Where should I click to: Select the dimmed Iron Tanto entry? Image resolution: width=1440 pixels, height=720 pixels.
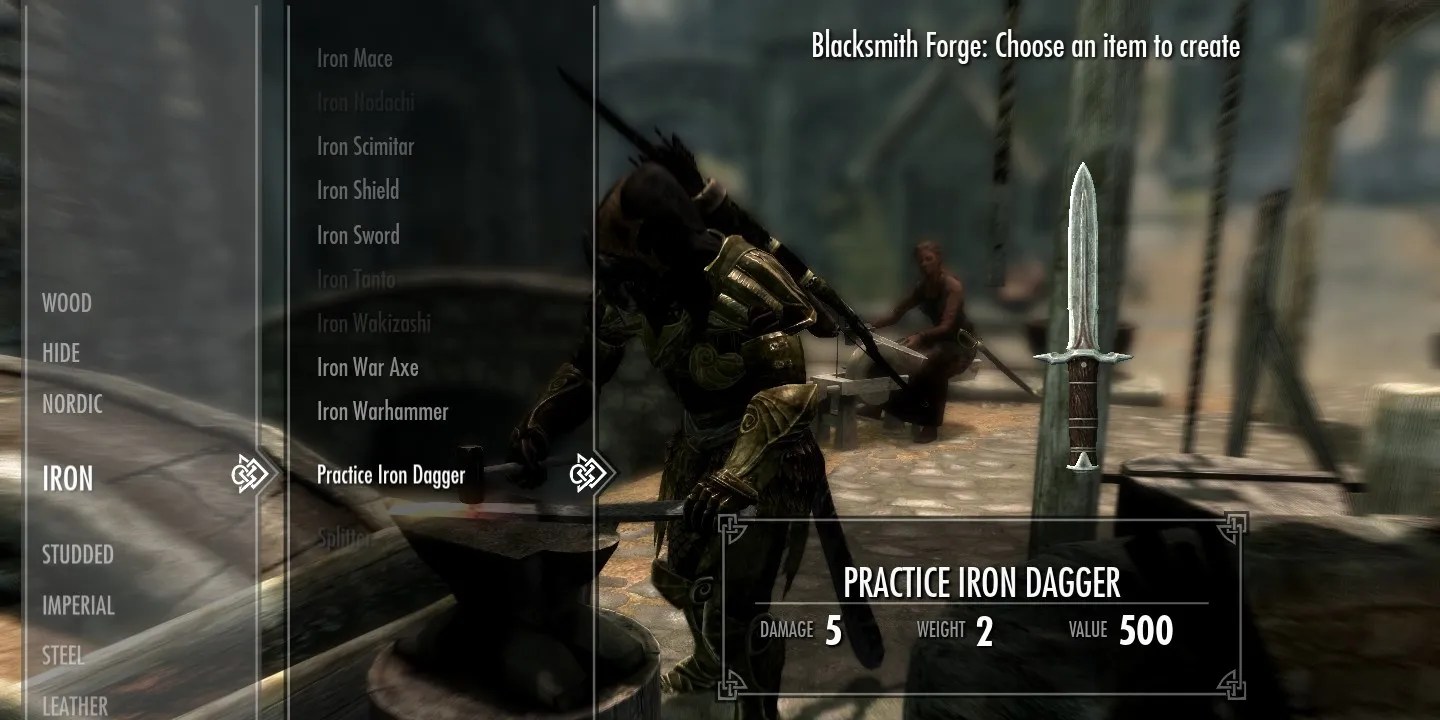(x=356, y=279)
